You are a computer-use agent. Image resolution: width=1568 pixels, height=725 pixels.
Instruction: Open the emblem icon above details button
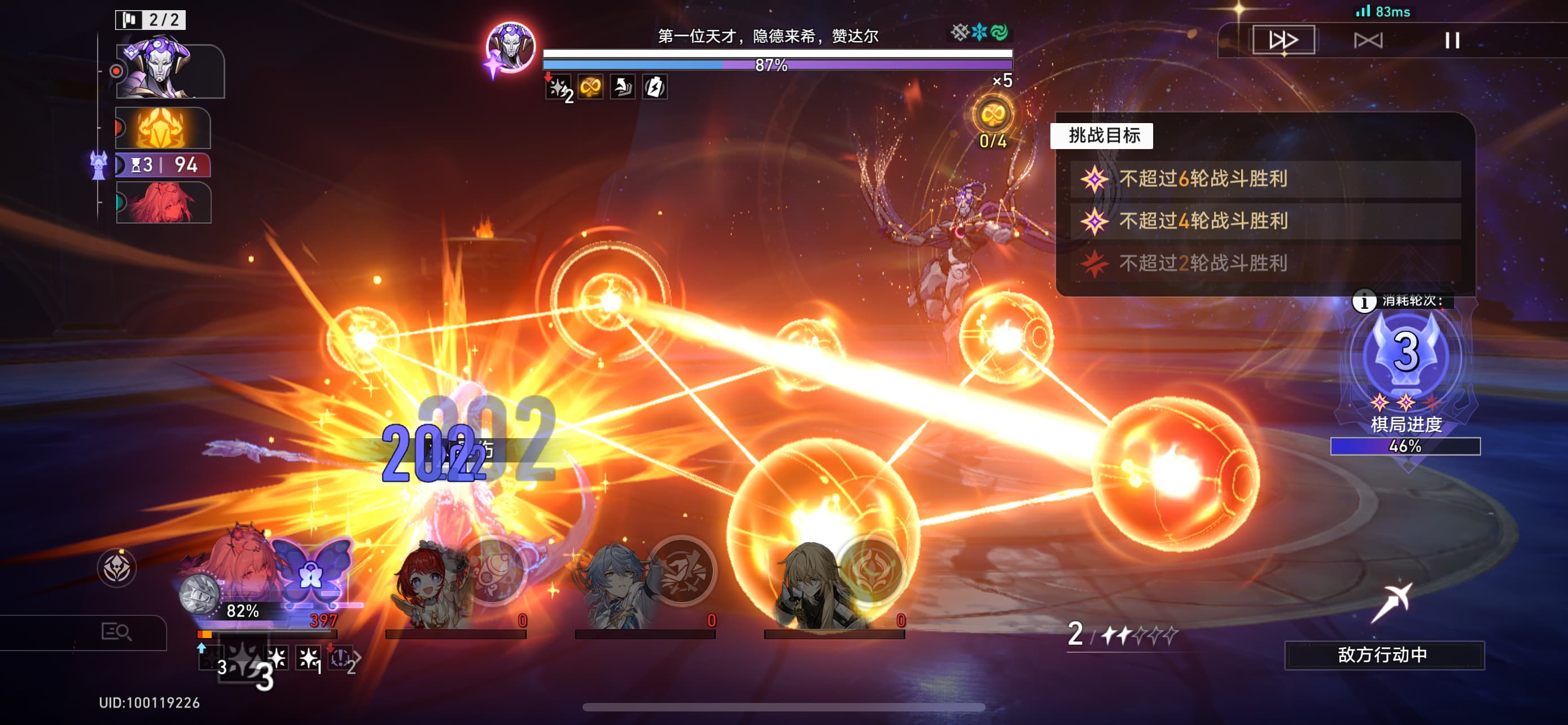[116, 568]
